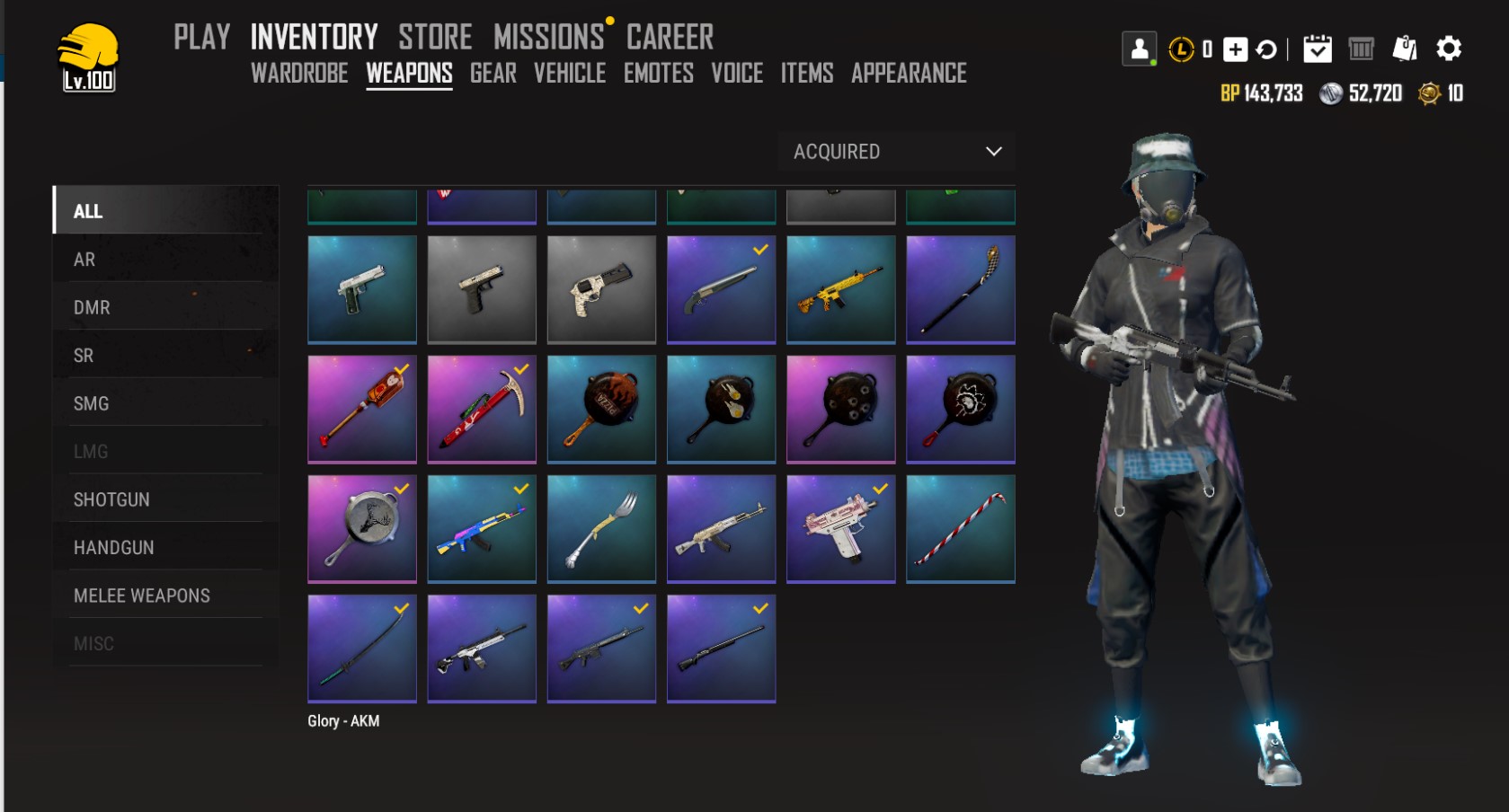Open the settings gear icon

pos(1448,49)
